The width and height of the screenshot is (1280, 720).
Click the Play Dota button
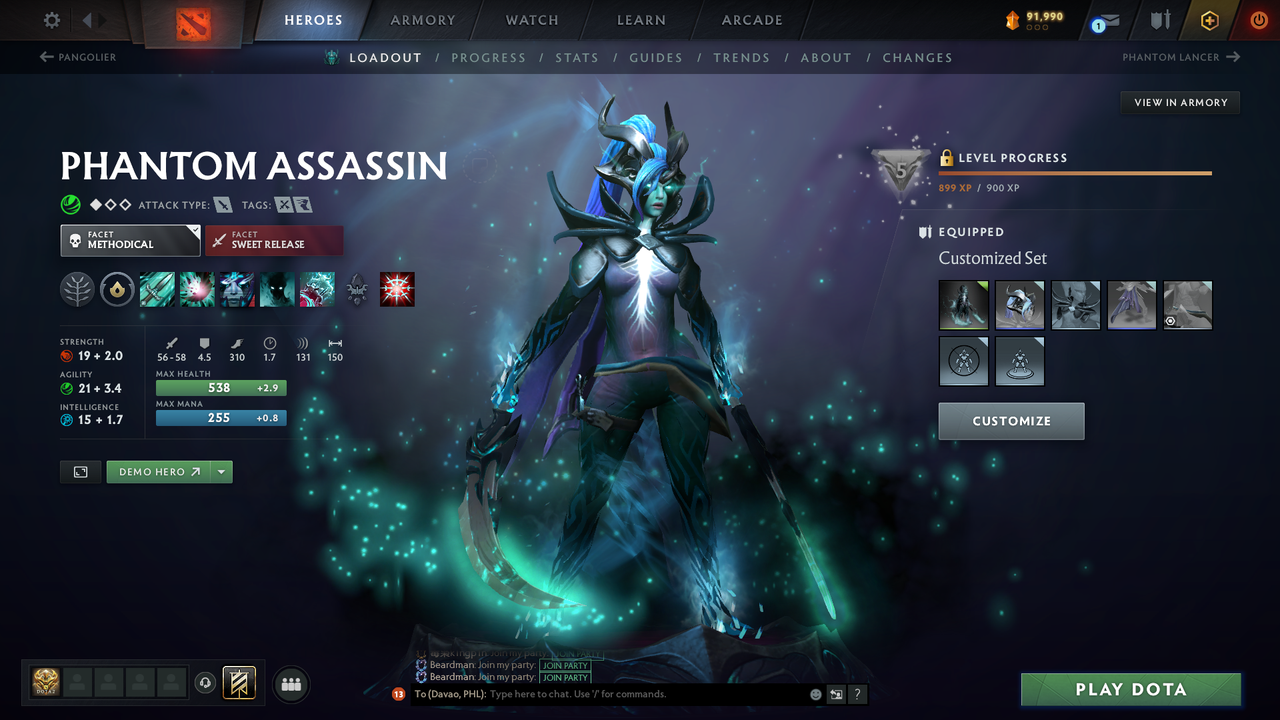click(x=1129, y=689)
